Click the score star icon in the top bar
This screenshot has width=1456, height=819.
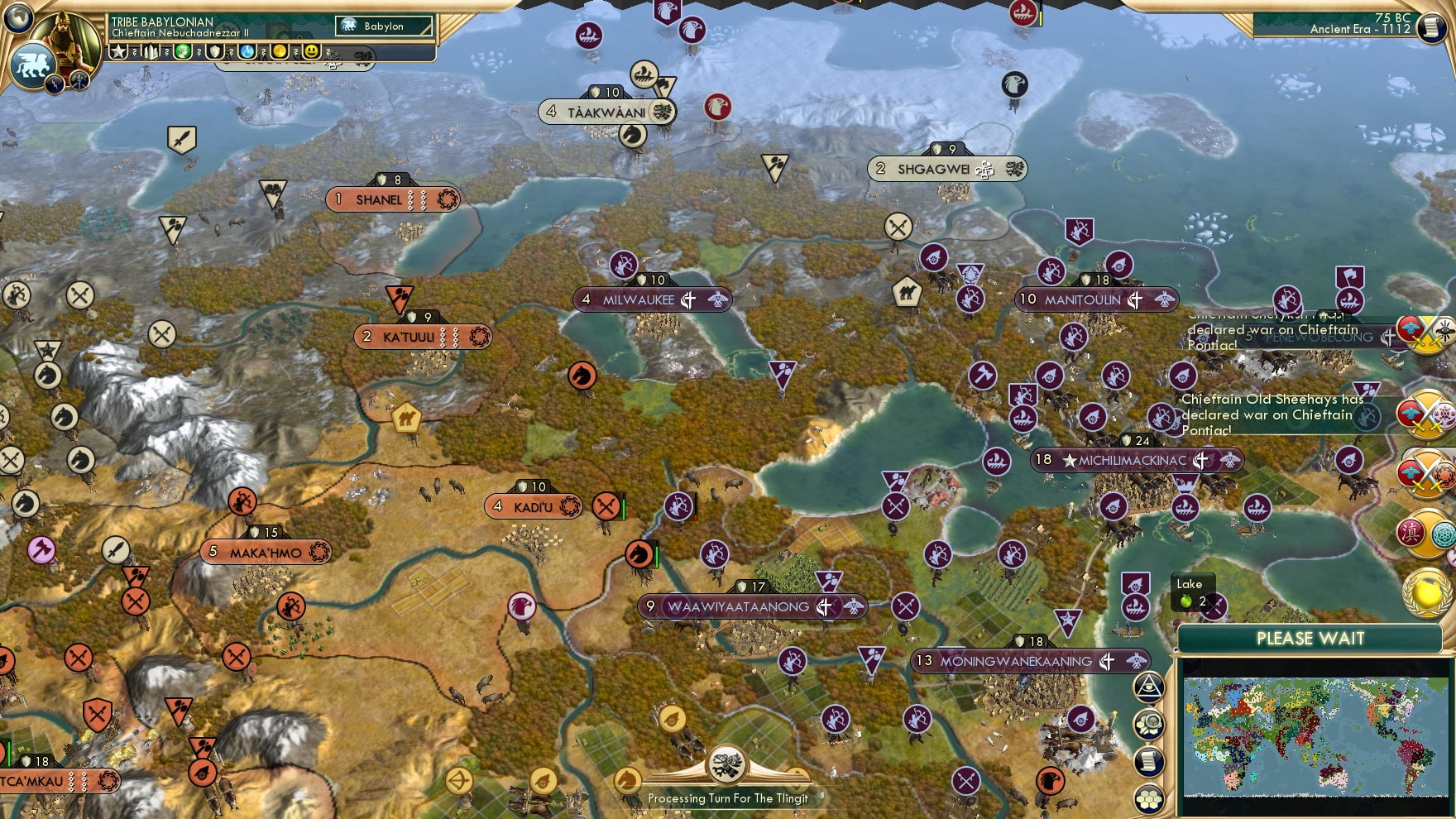click(x=118, y=51)
